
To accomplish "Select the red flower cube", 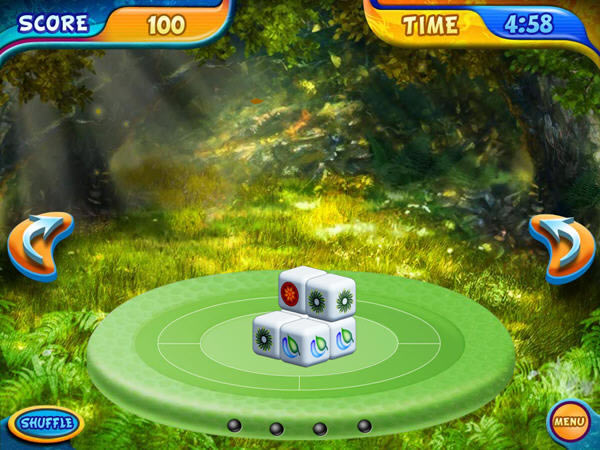I will click(291, 294).
